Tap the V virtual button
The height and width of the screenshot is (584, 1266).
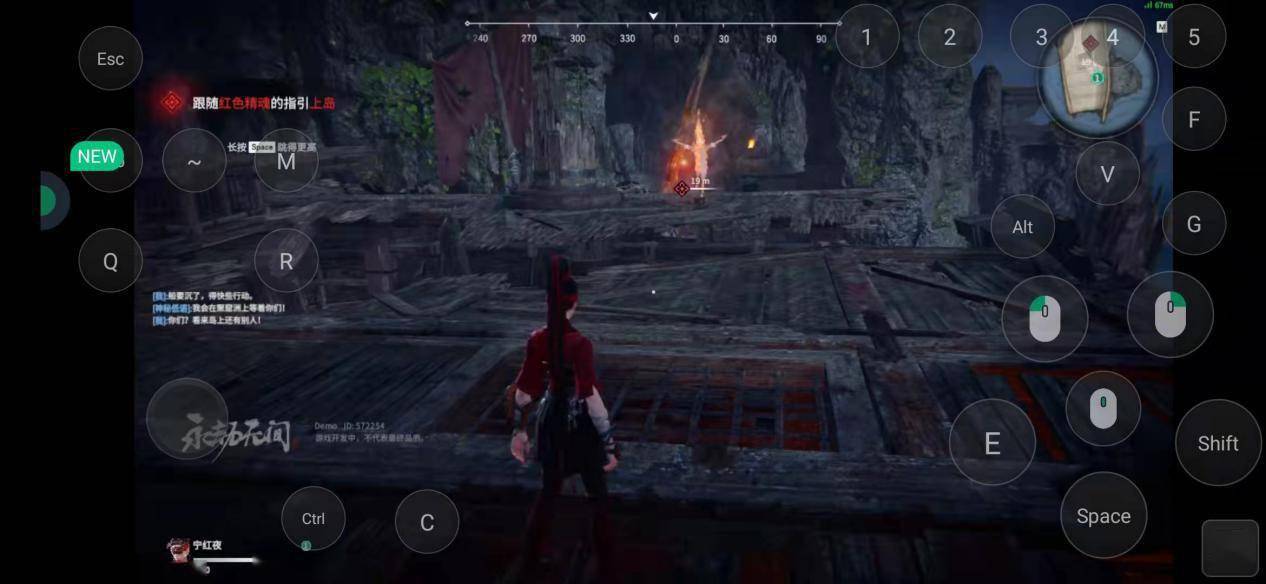pos(1107,174)
